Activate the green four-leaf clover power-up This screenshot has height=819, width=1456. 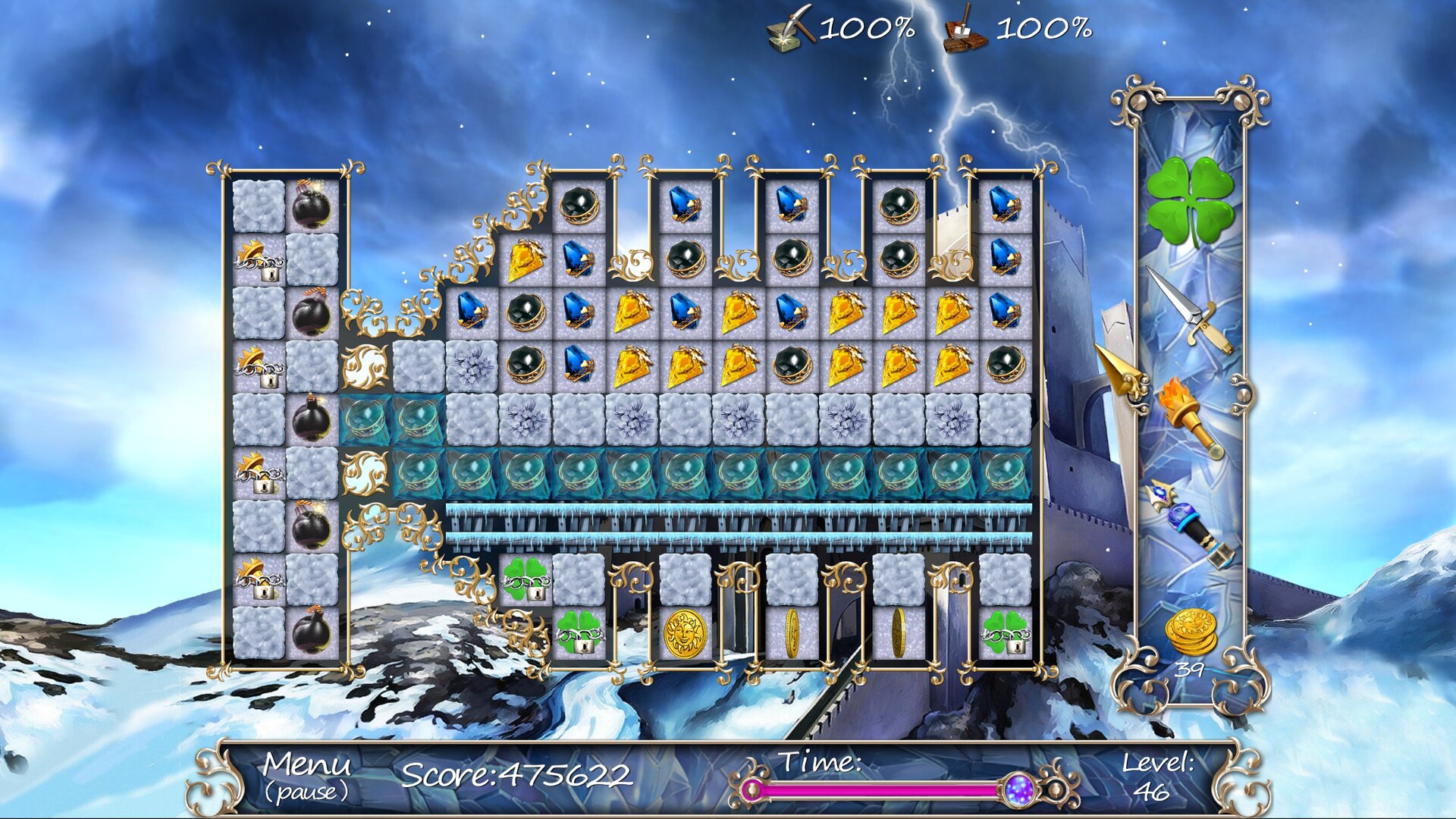coord(1189,200)
